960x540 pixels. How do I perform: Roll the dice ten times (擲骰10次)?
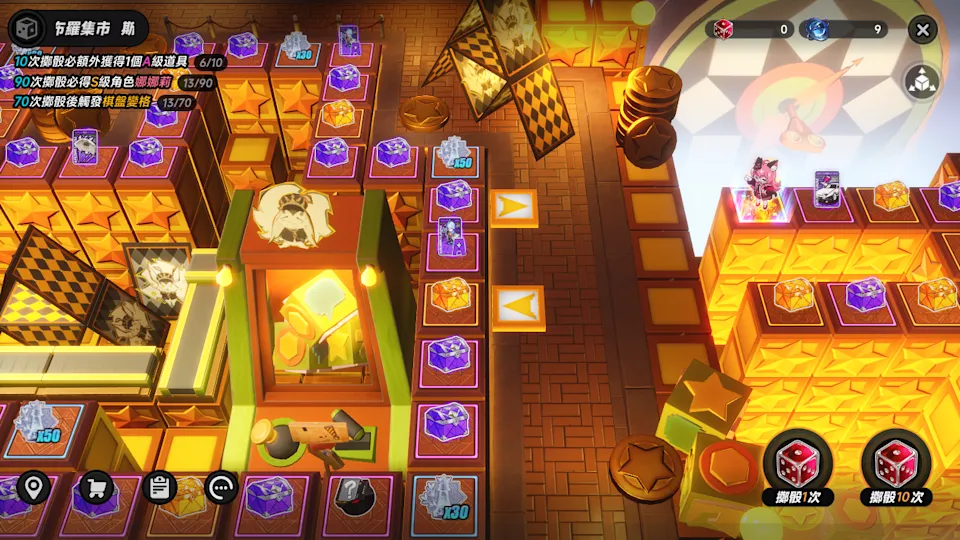[x=896, y=469]
